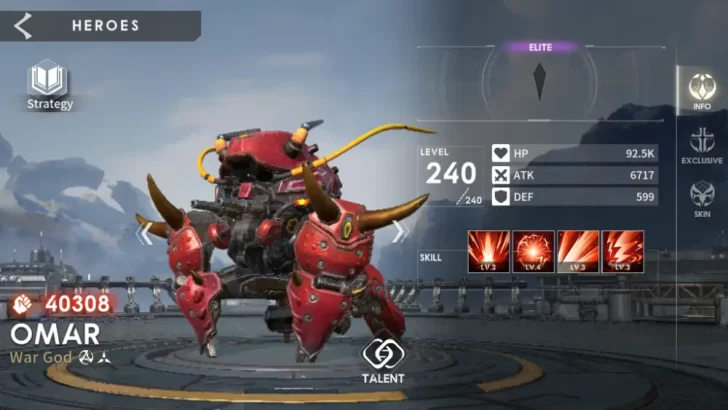Select the third skill icon
The image size is (728, 410).
pyautogui.click(x=579, y=251)
